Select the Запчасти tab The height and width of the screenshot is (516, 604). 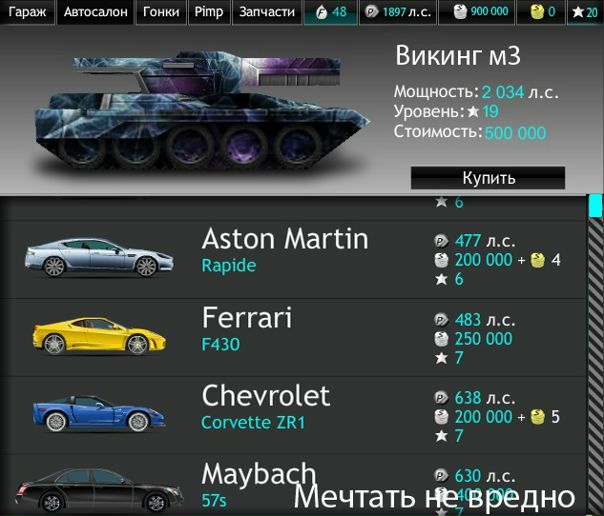coord(267,12)
